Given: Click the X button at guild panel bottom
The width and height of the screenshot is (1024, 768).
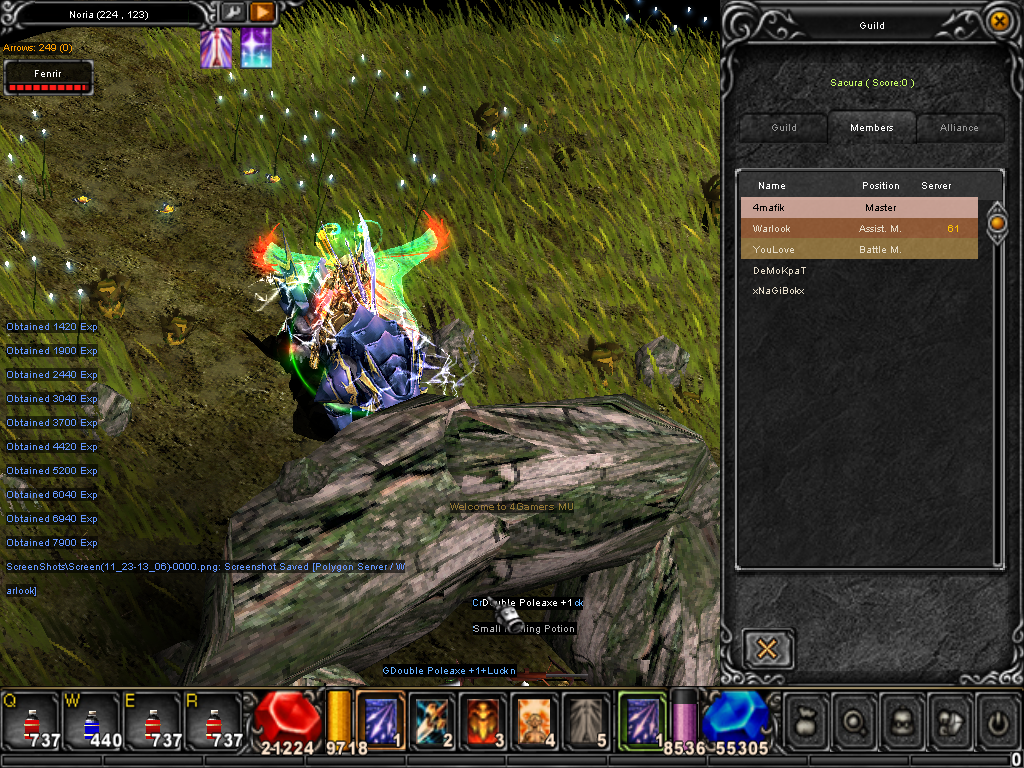Looking at the screenshot, I should [x=768, y=649].
